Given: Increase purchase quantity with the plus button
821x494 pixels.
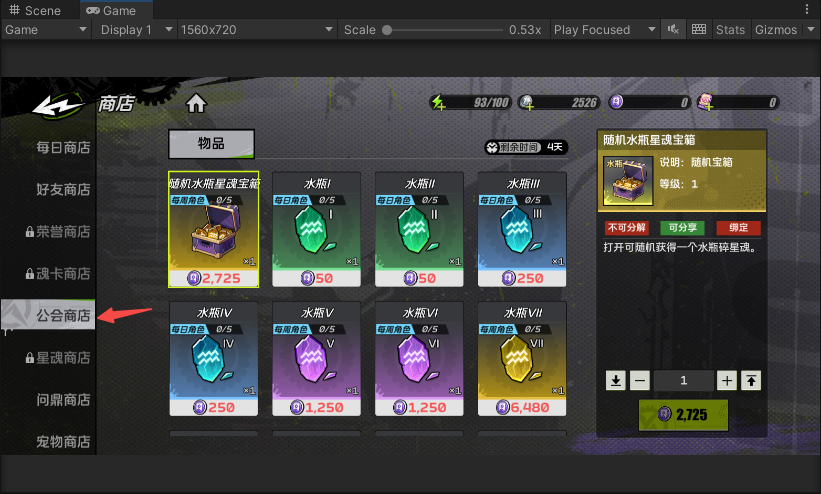Looking at the screenshot, I should coord(727,380).
